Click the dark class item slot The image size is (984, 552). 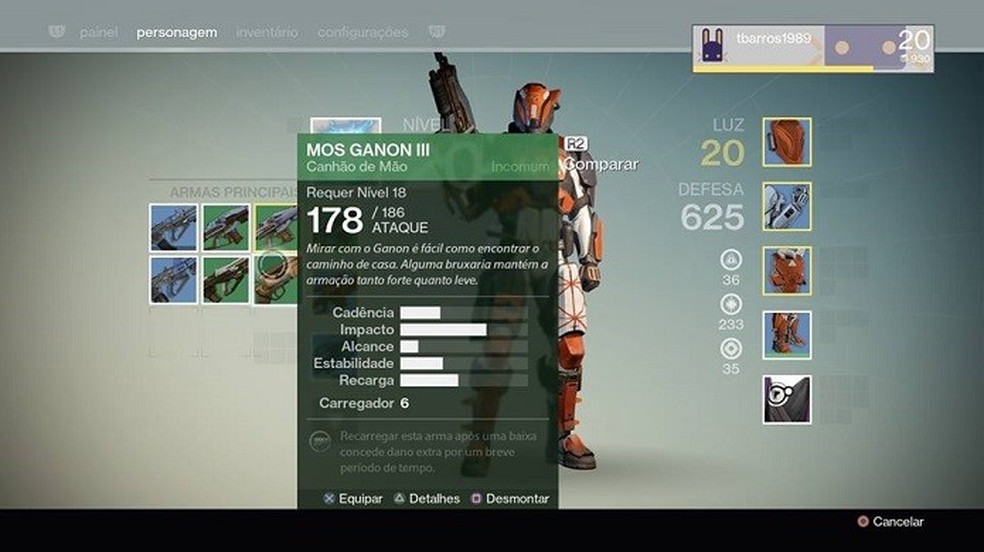click(787, 399)
